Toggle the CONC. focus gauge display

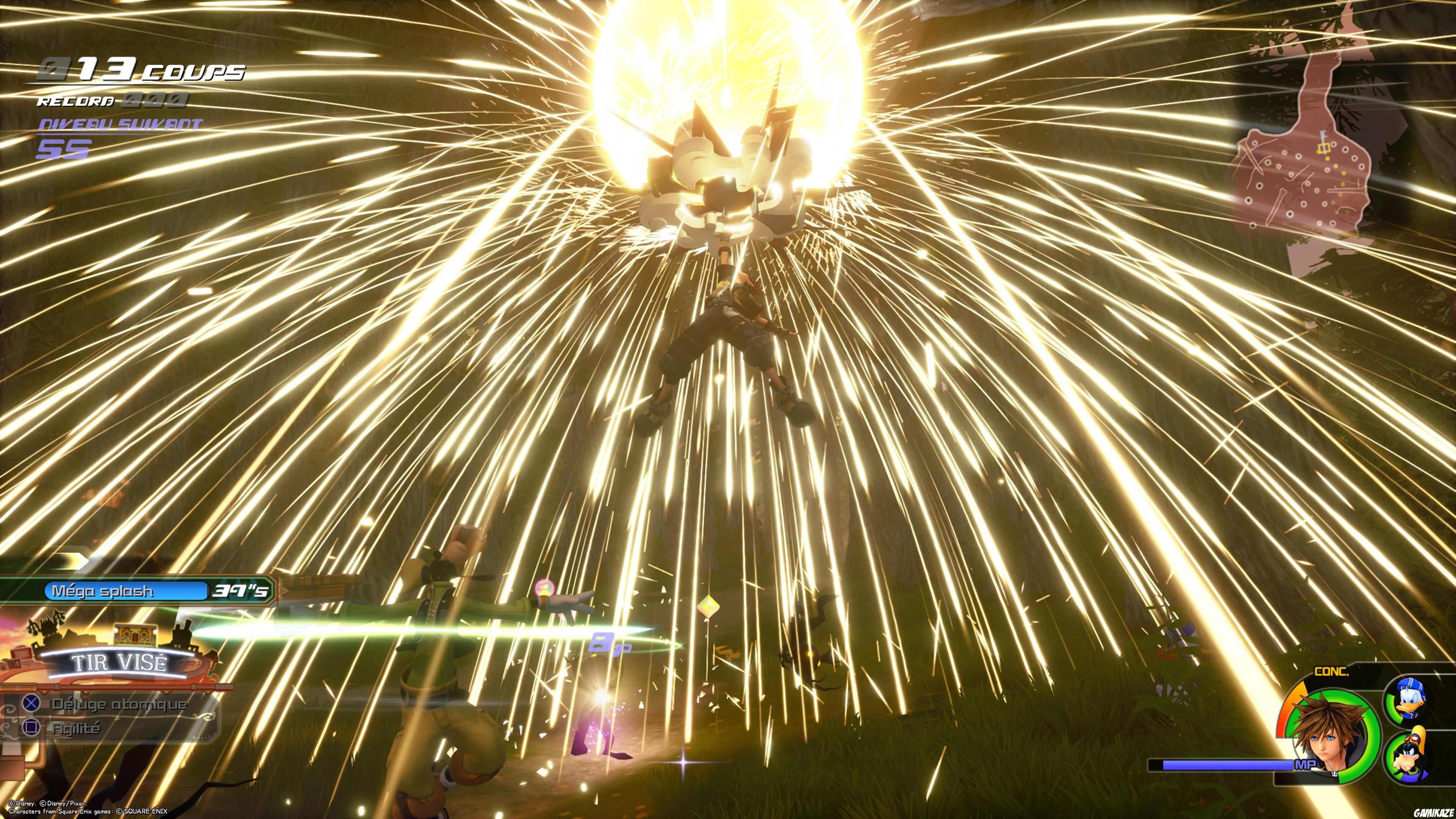(x=1332, y=672)
